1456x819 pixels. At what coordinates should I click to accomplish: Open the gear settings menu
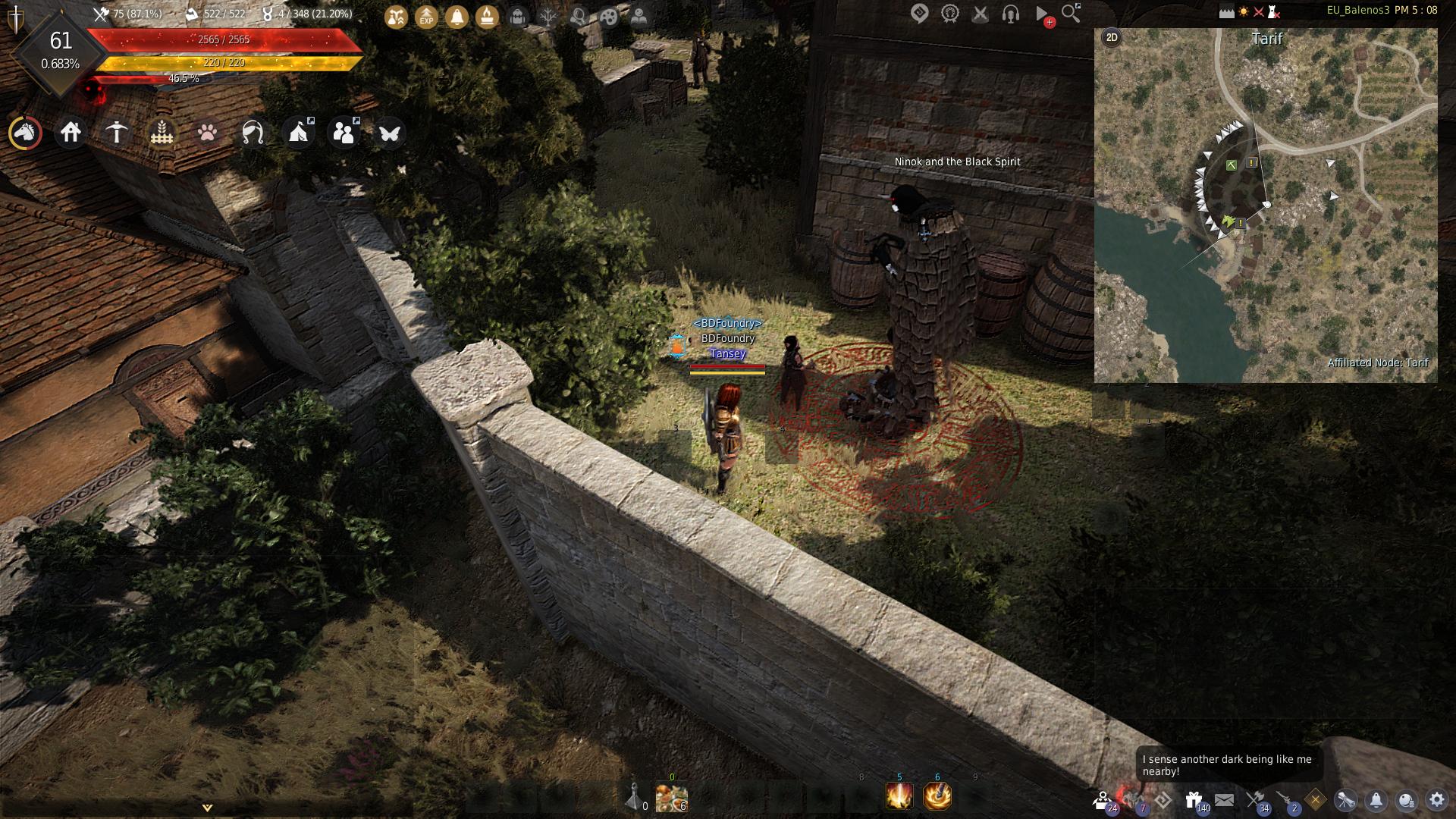(1436, 799)
